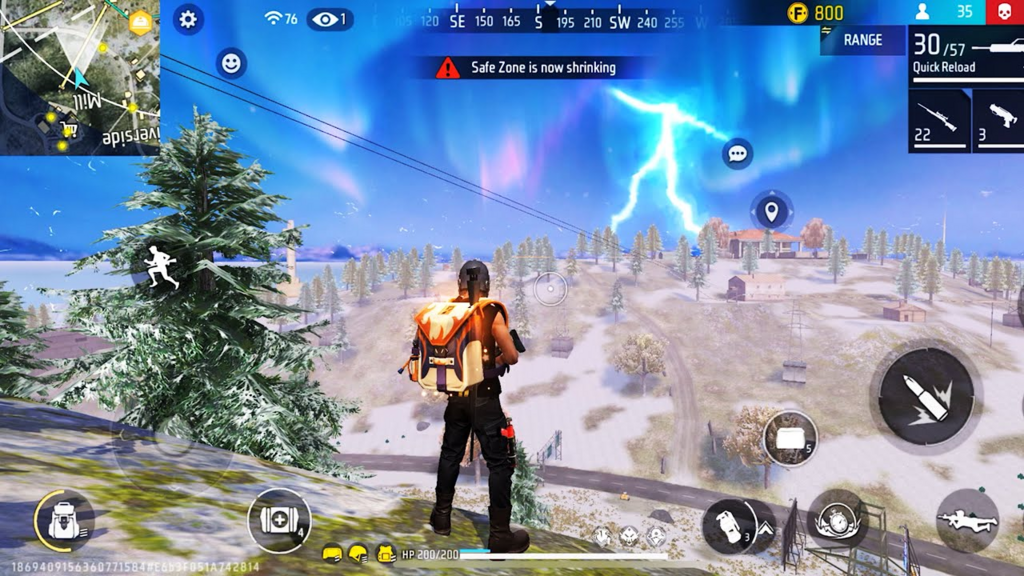Go prone with the lying soldier button

pyautogui.click(x=967, y=520)
